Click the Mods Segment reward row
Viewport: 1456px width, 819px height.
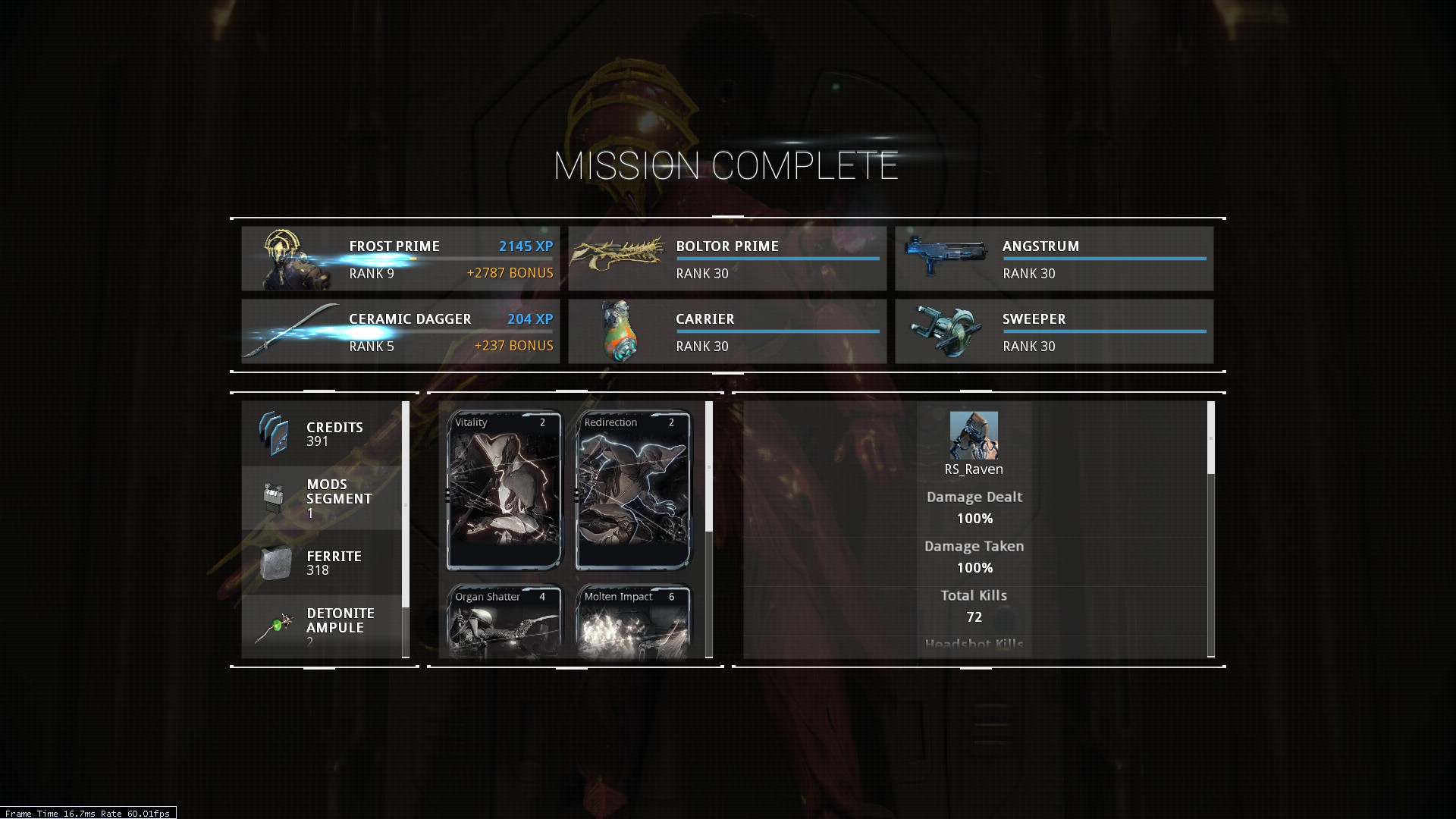(322, 498)
